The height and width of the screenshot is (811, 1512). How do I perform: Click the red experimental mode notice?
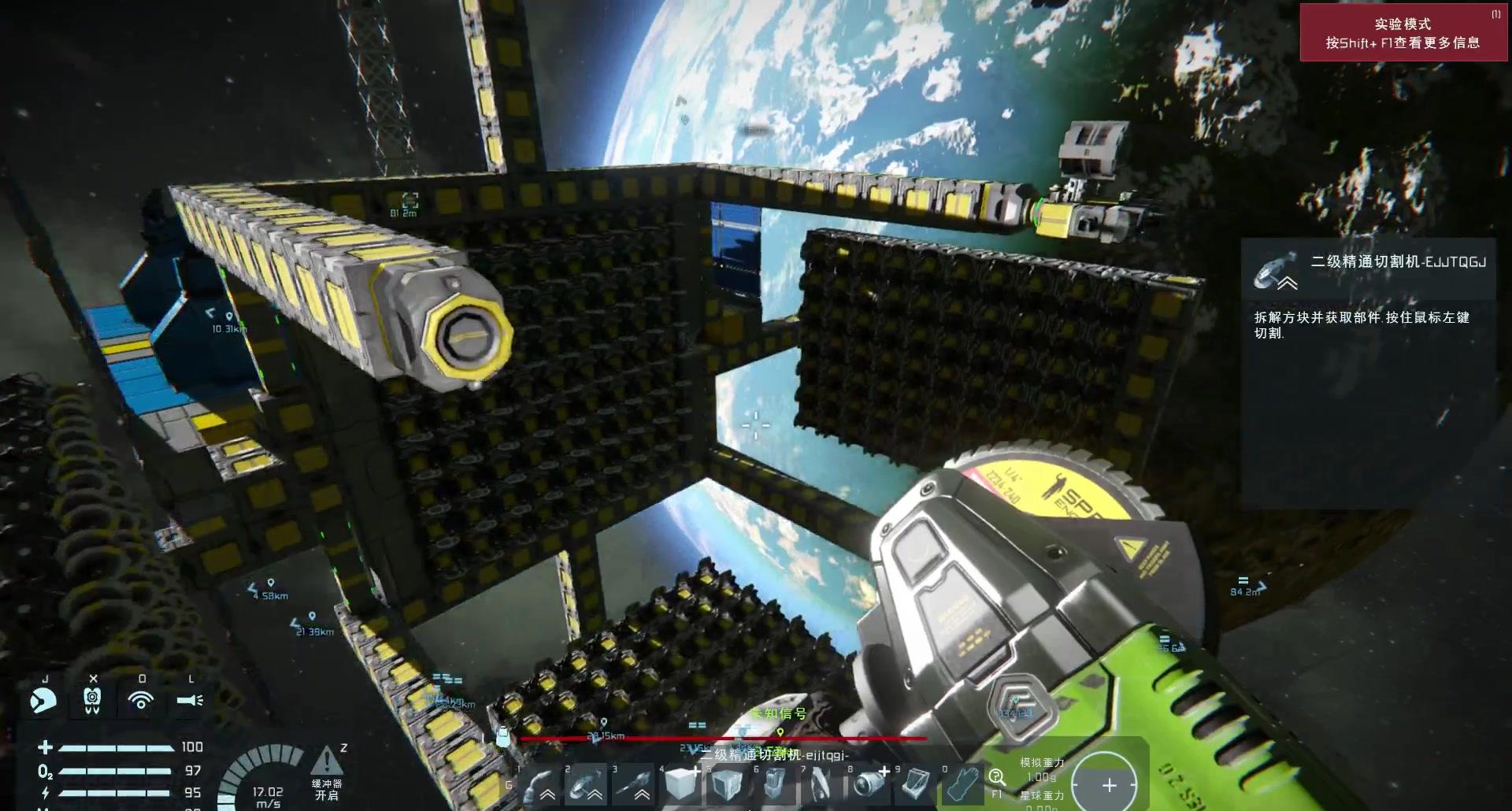click(x=1402, y=33)
